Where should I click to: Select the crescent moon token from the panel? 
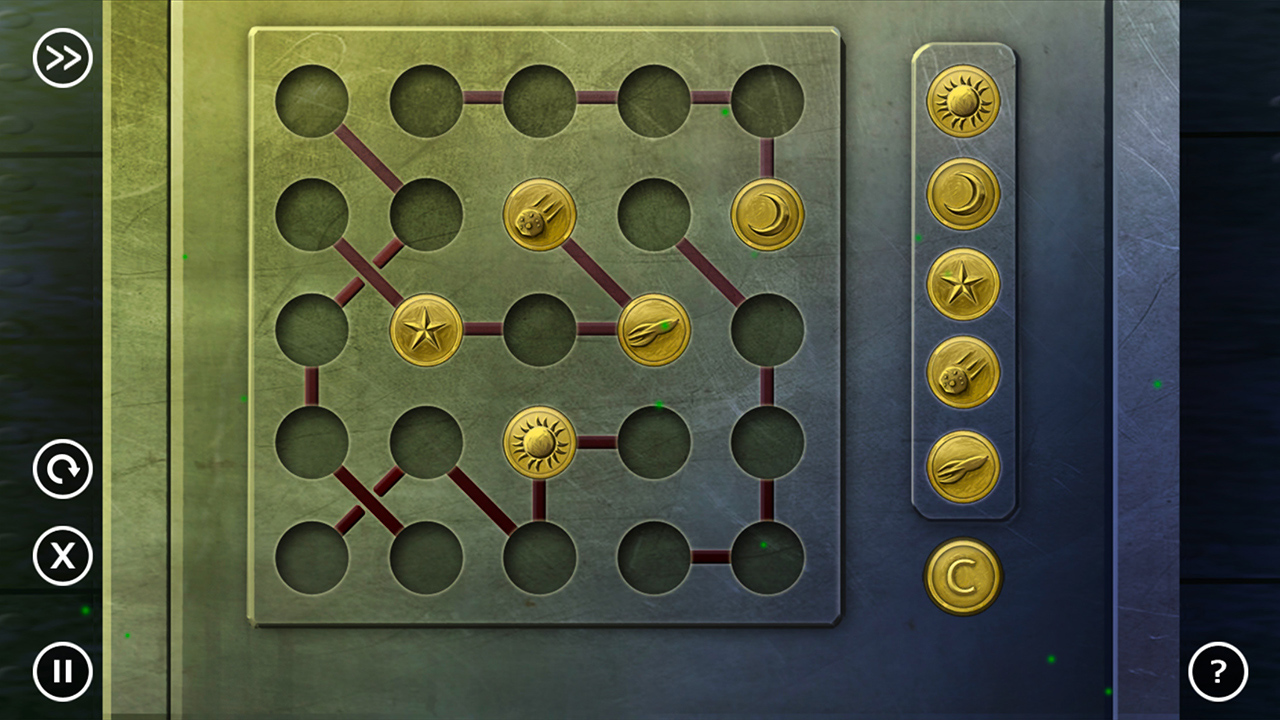pyautogui.click(x=963, y=193)
